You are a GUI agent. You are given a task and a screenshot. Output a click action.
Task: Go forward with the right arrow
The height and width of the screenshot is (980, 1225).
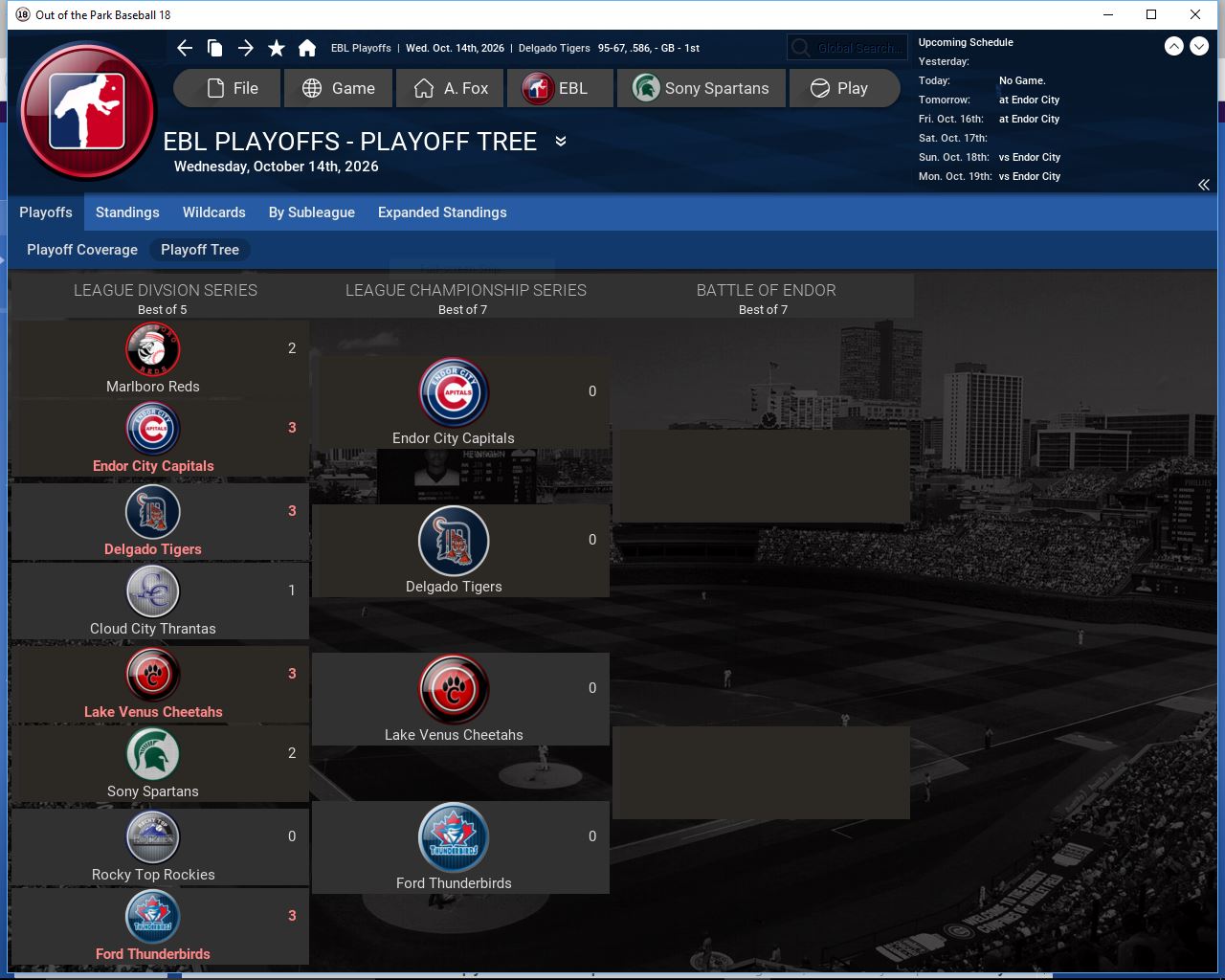coord(246,48)
